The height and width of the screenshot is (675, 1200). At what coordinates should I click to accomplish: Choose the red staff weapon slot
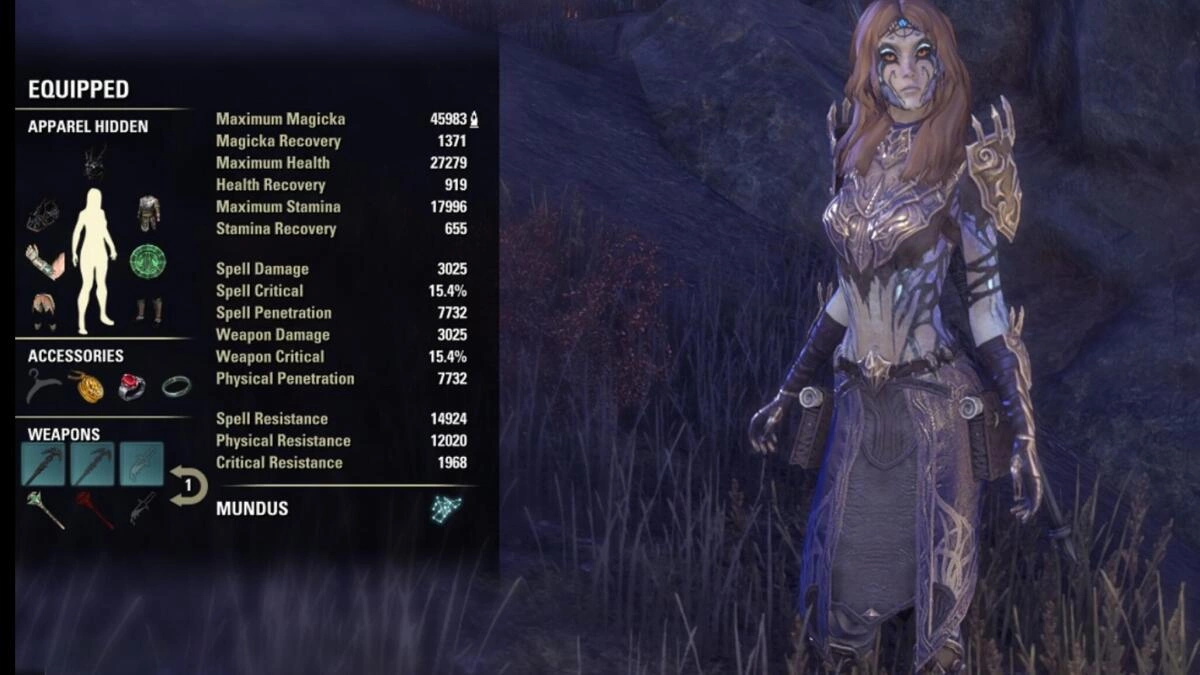pyautogui.click(x=94, y=509)
